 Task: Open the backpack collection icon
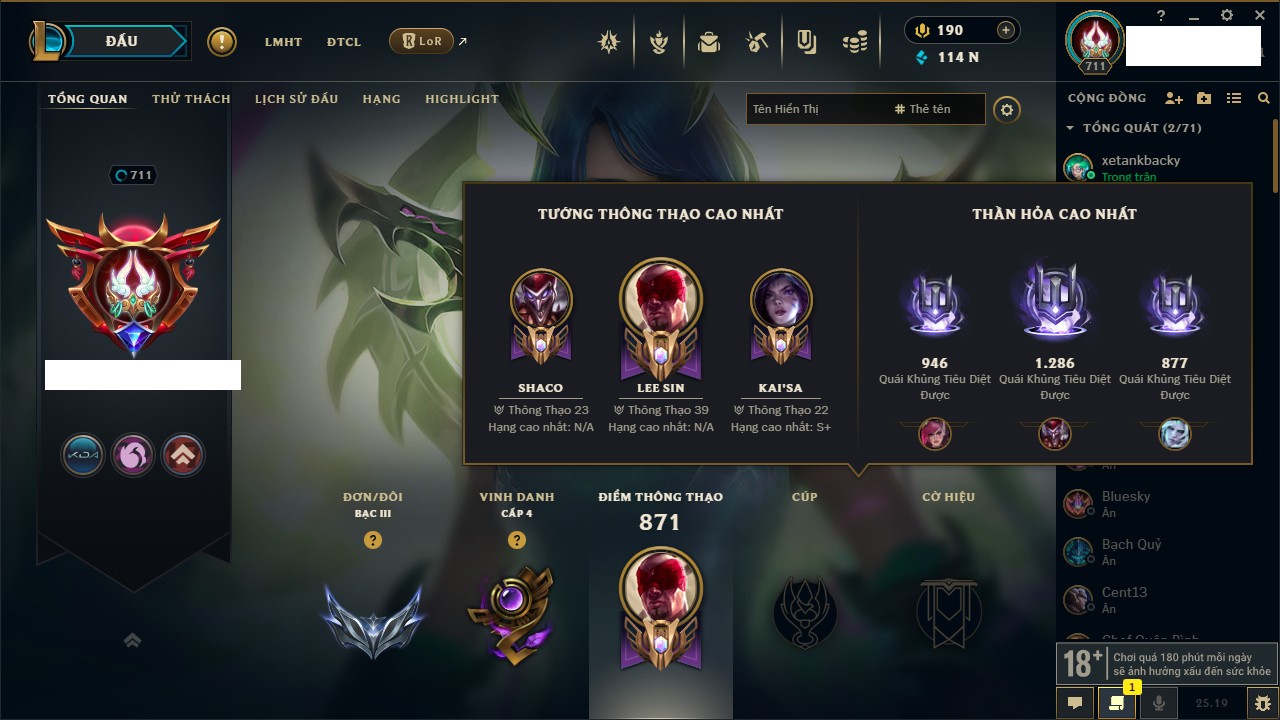point(709,42)
